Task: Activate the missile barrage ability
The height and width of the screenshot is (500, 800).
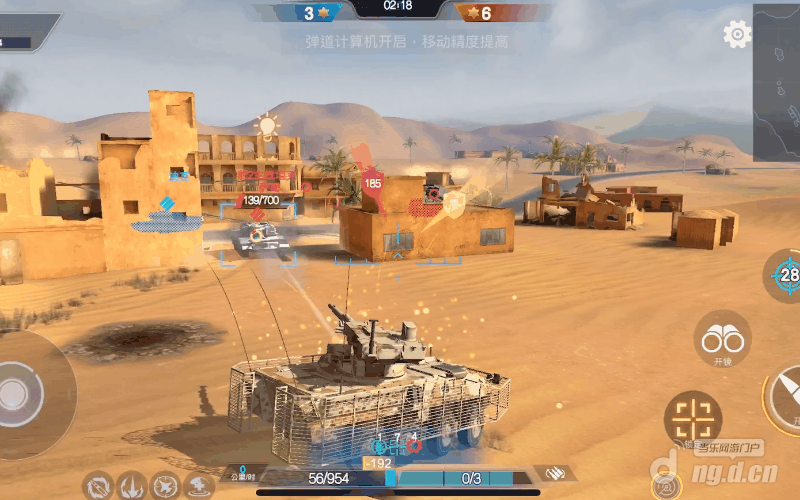Action: [x=132, y=487]
